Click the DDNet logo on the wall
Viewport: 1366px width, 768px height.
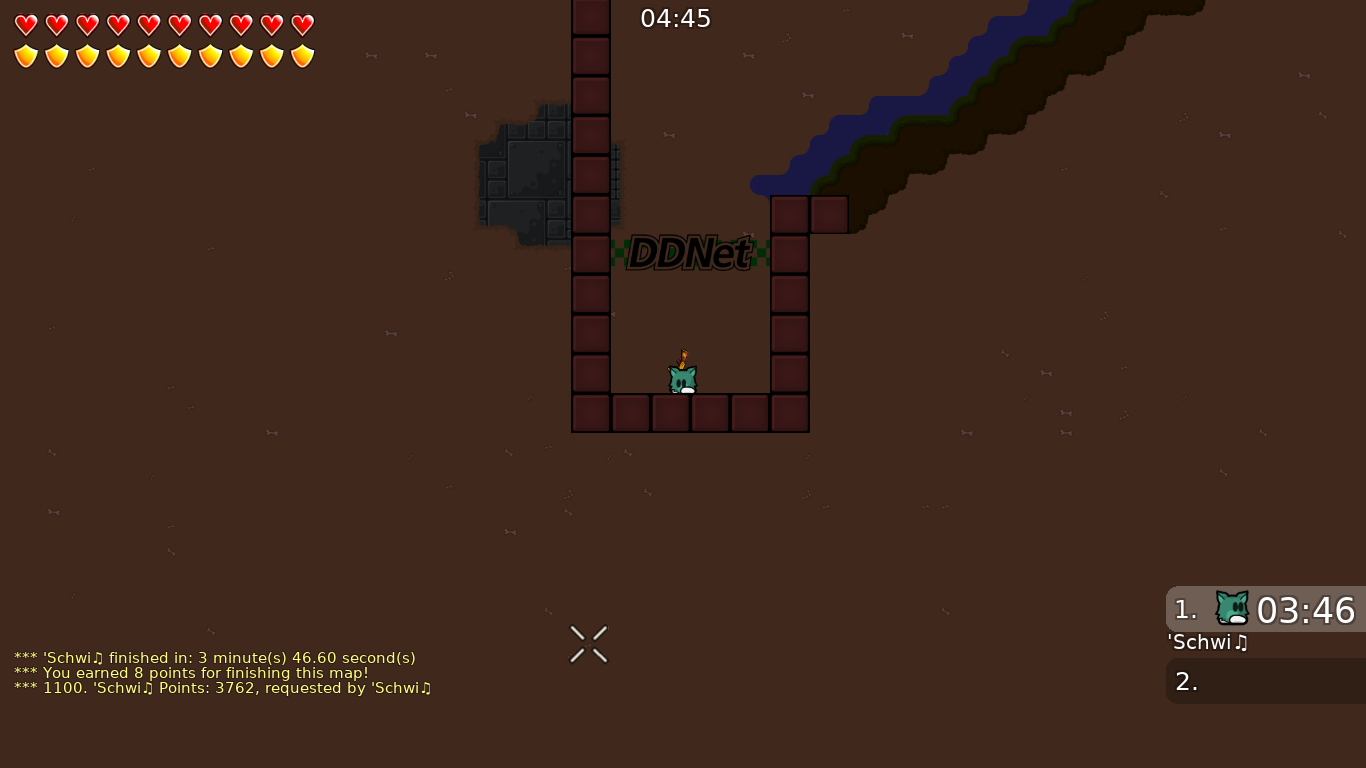click(x=689, y=253)
